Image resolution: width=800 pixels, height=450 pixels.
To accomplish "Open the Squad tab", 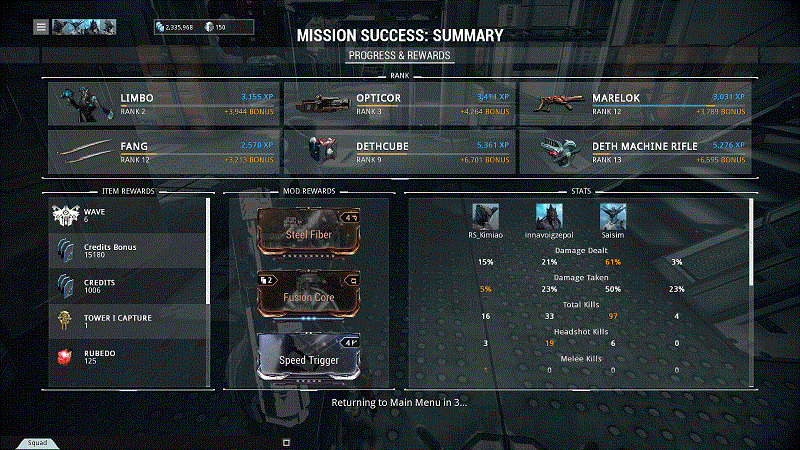I will 36,442.
